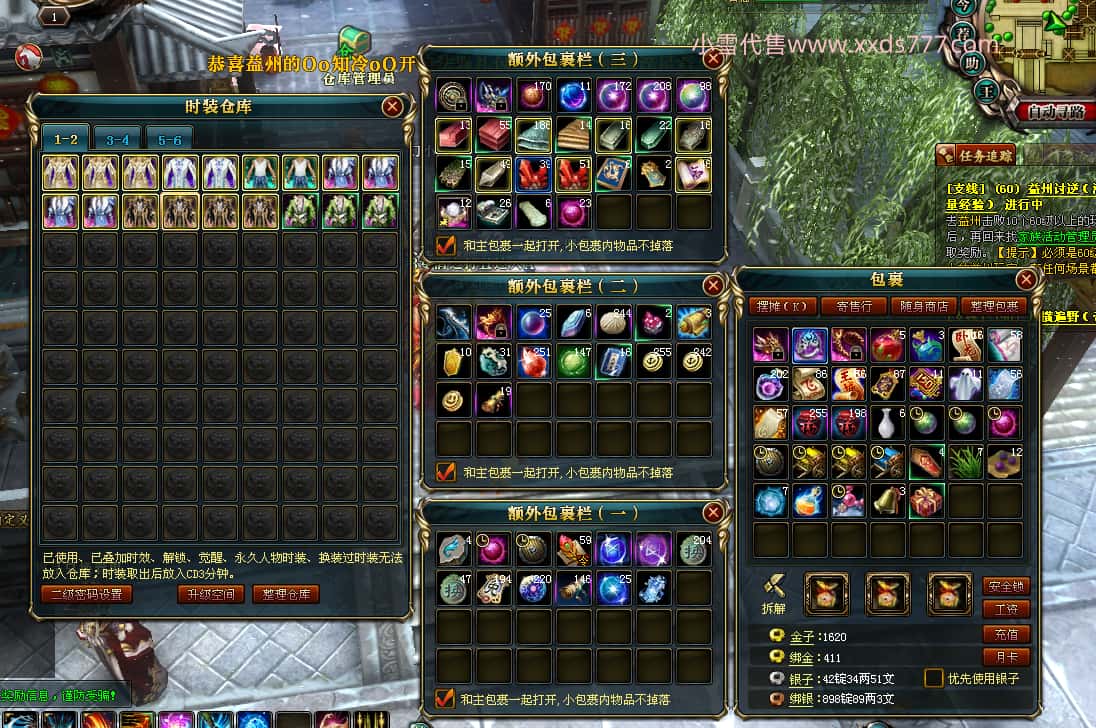Open the 5-6 wardrobe tab
Image resolution: width=1096 pixels, height=728 pixels.
pos(170,140)
